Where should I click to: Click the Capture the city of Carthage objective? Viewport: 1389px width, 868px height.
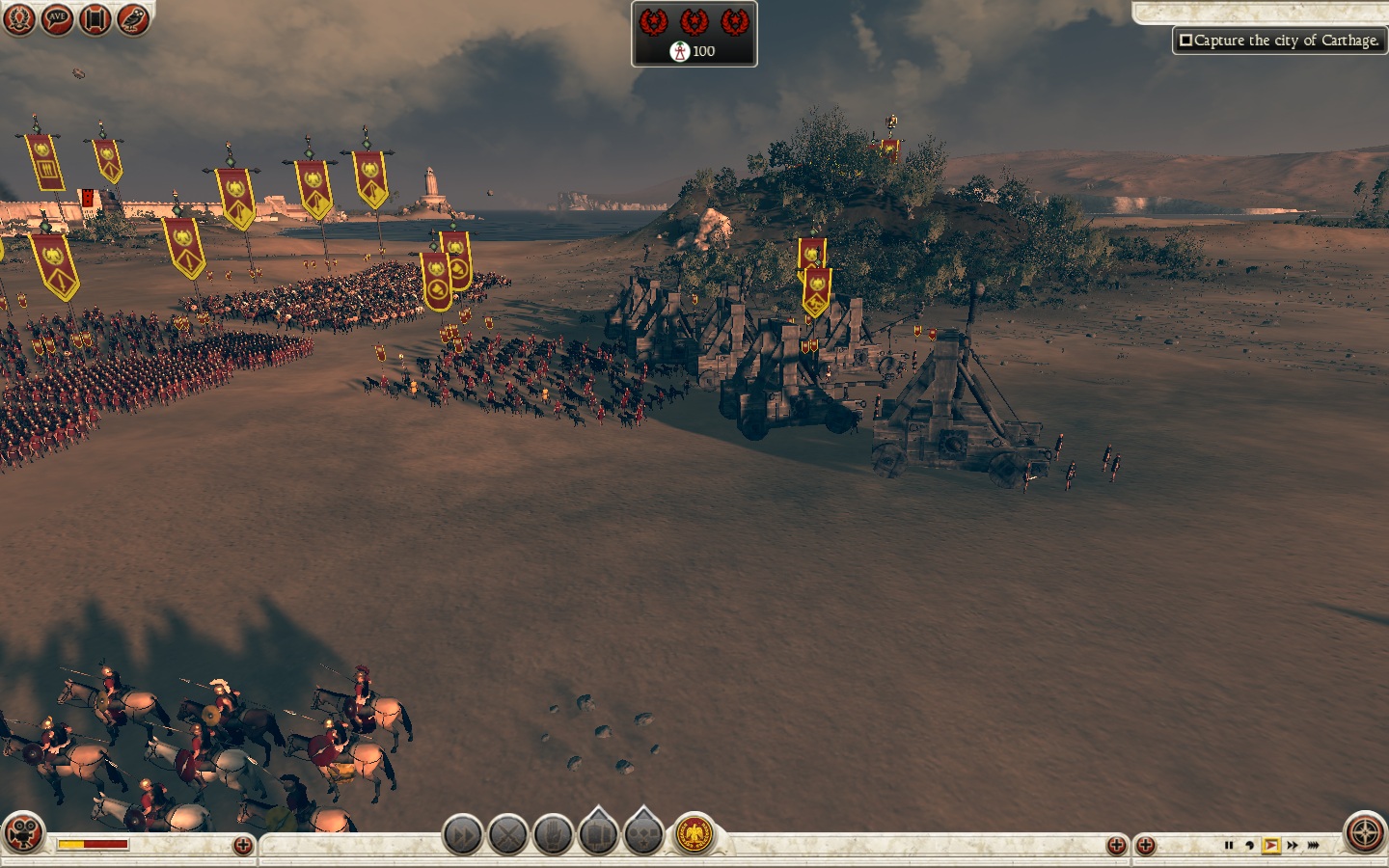click(1279, 41)
